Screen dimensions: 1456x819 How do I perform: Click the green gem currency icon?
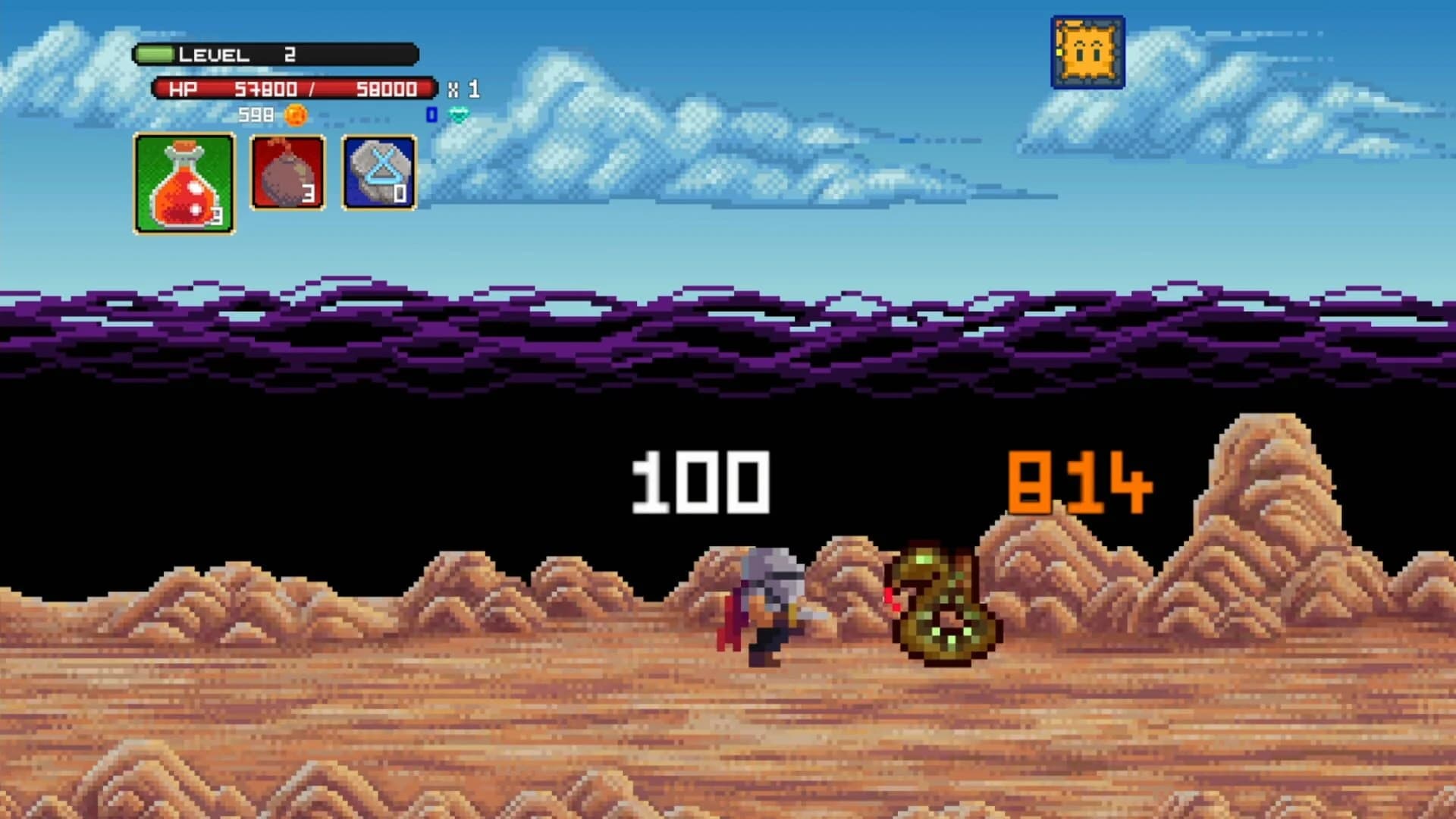point(460,114)
